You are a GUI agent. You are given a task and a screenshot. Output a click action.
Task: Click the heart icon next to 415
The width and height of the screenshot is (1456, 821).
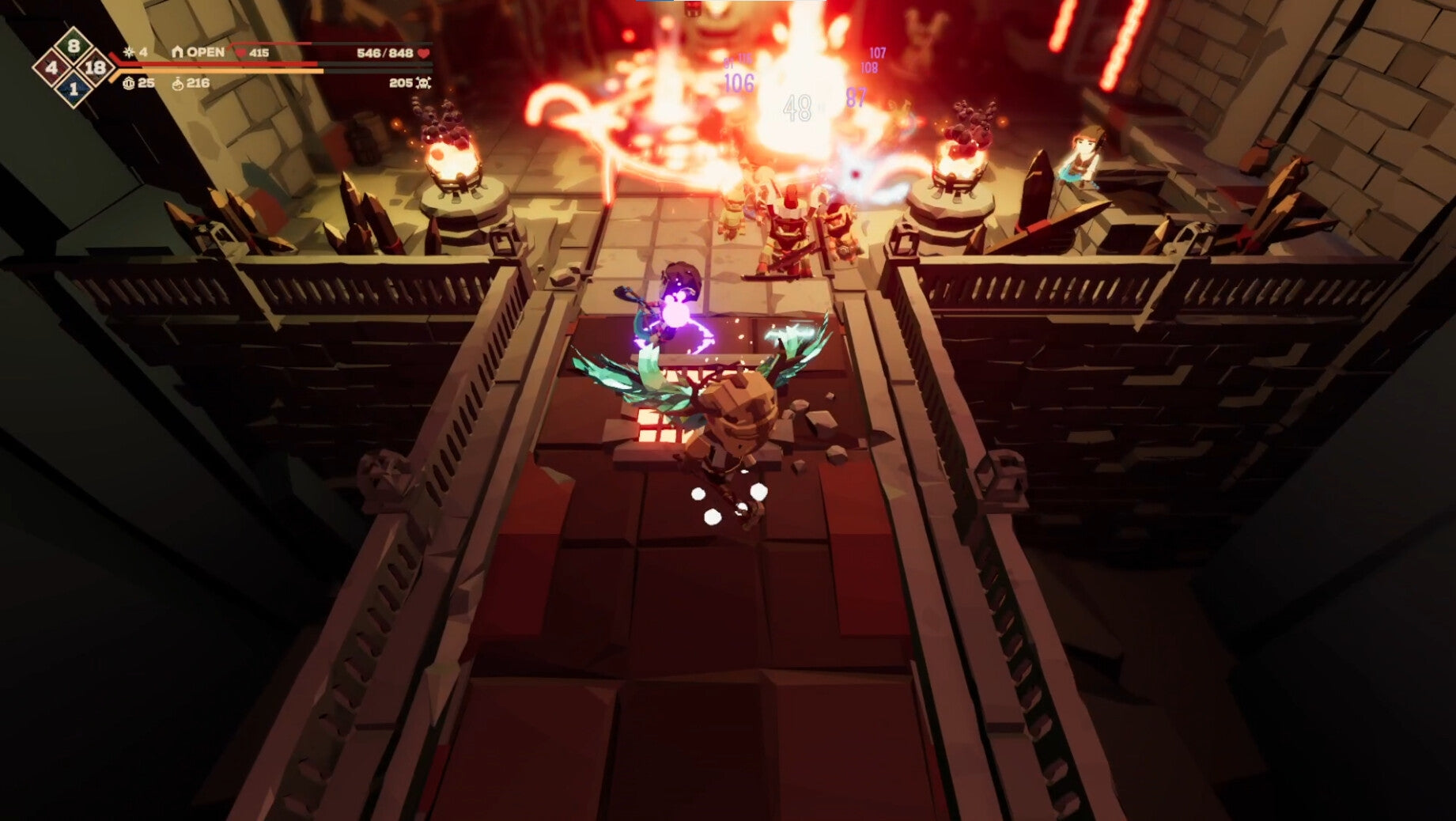click(x=240, y=53)
